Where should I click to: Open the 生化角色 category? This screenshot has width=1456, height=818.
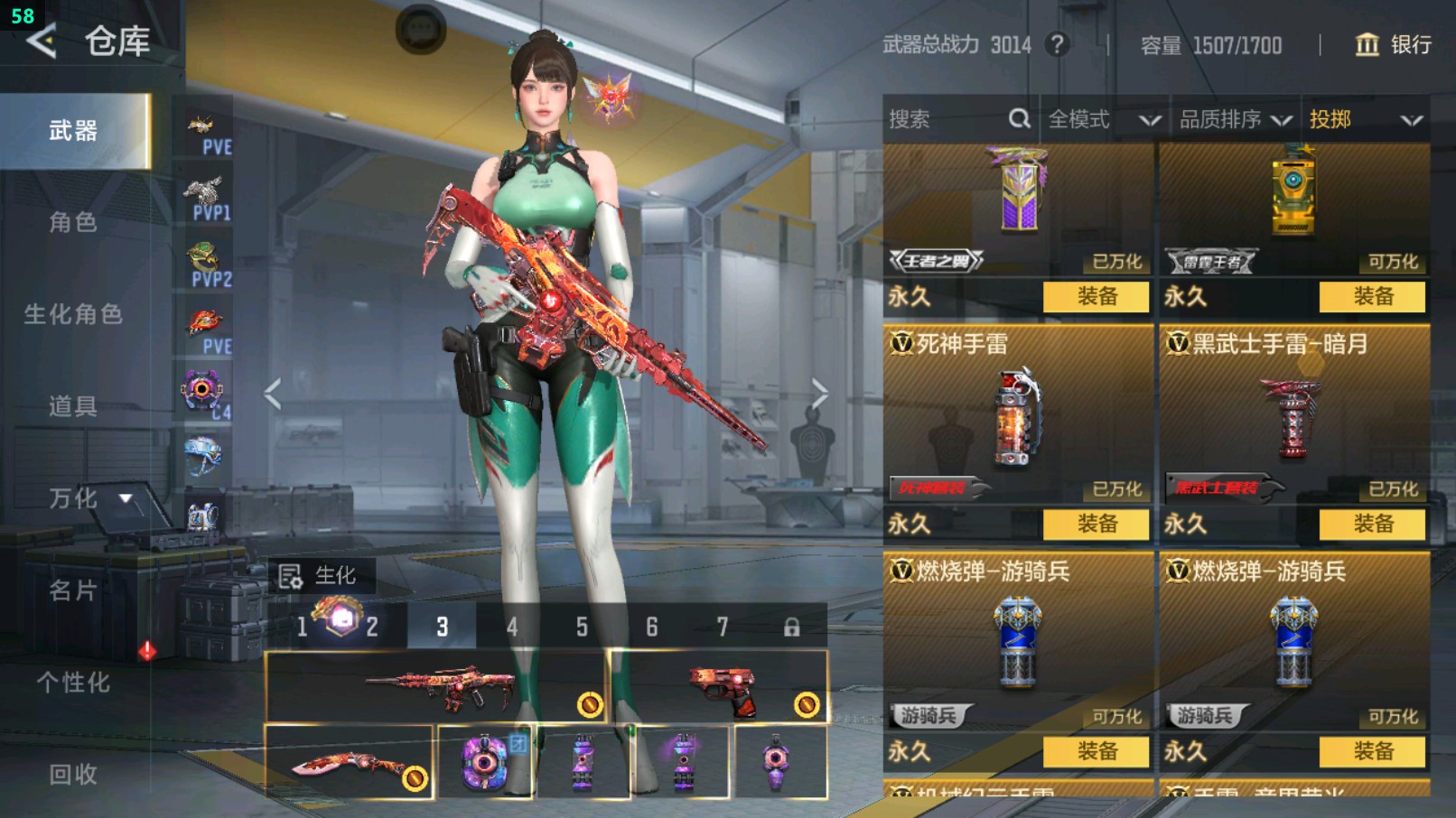(x=73, y=314)
